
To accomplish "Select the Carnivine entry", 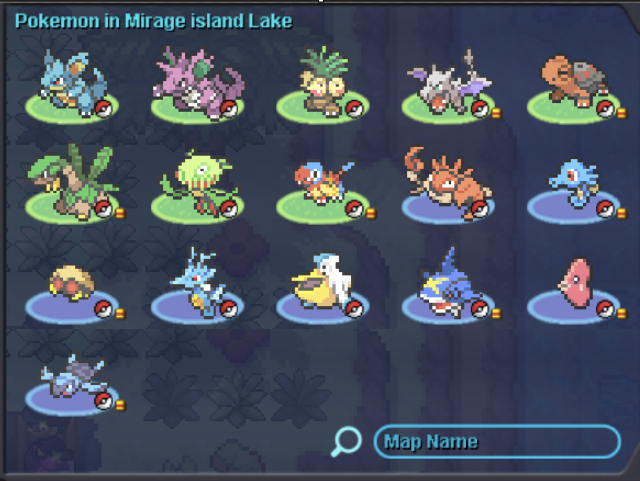I will pyautogui.click(x=195, y=184).
